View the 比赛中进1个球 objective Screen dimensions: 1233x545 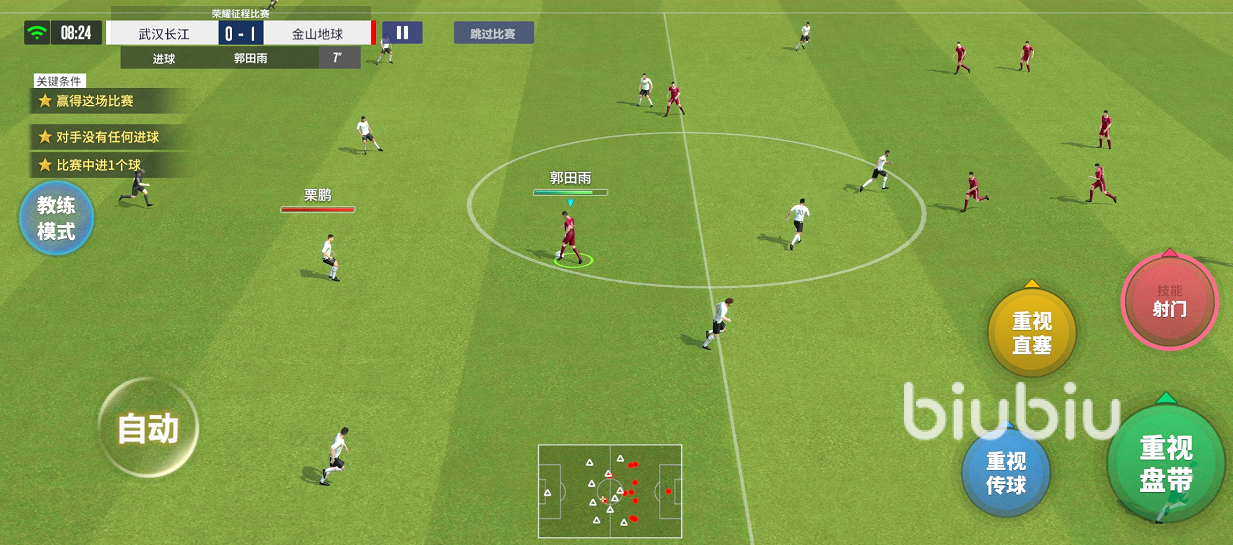coord(99,165)
